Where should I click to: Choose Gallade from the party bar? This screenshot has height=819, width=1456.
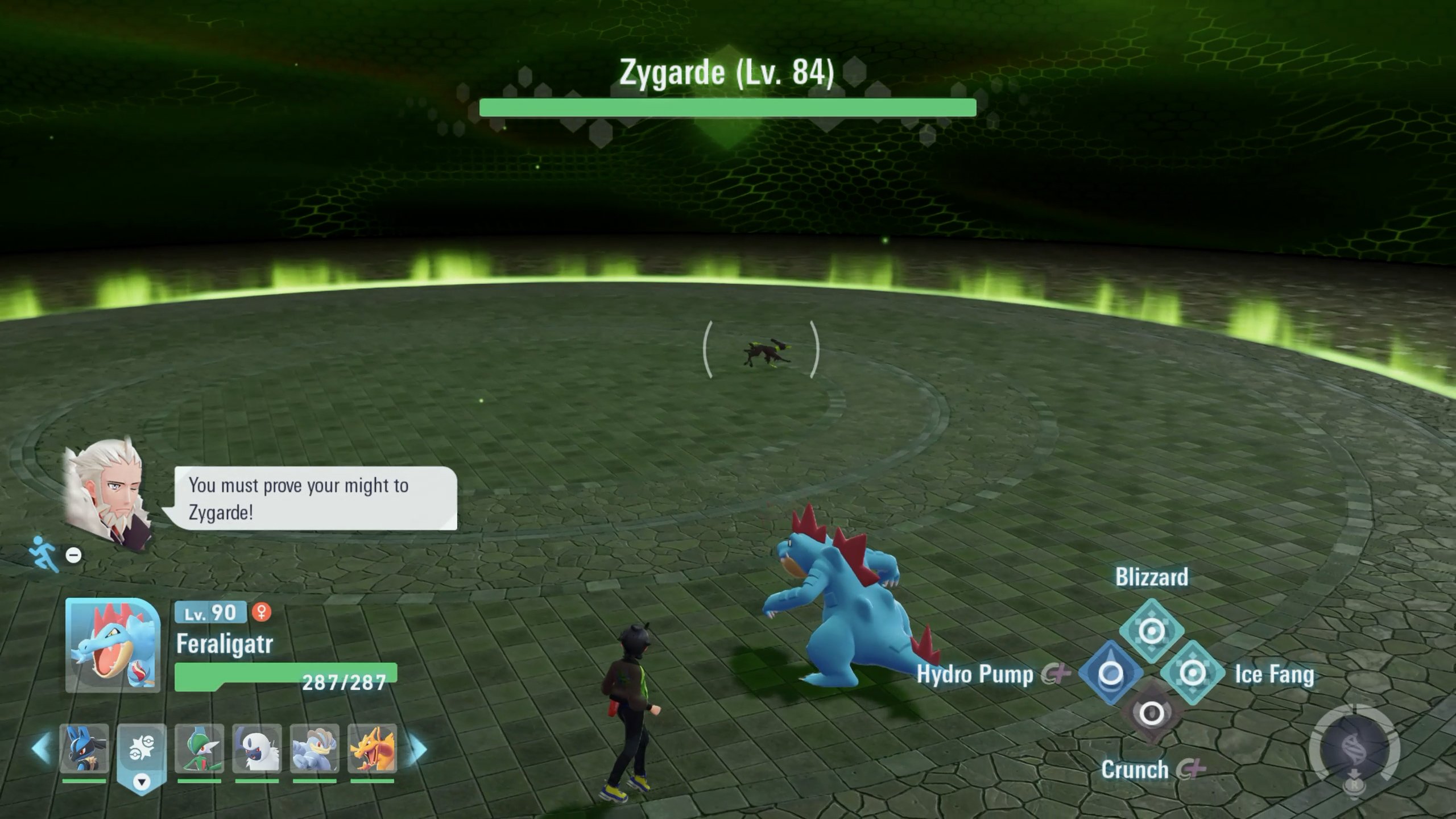pyautogui.click(x=199, y=748)
